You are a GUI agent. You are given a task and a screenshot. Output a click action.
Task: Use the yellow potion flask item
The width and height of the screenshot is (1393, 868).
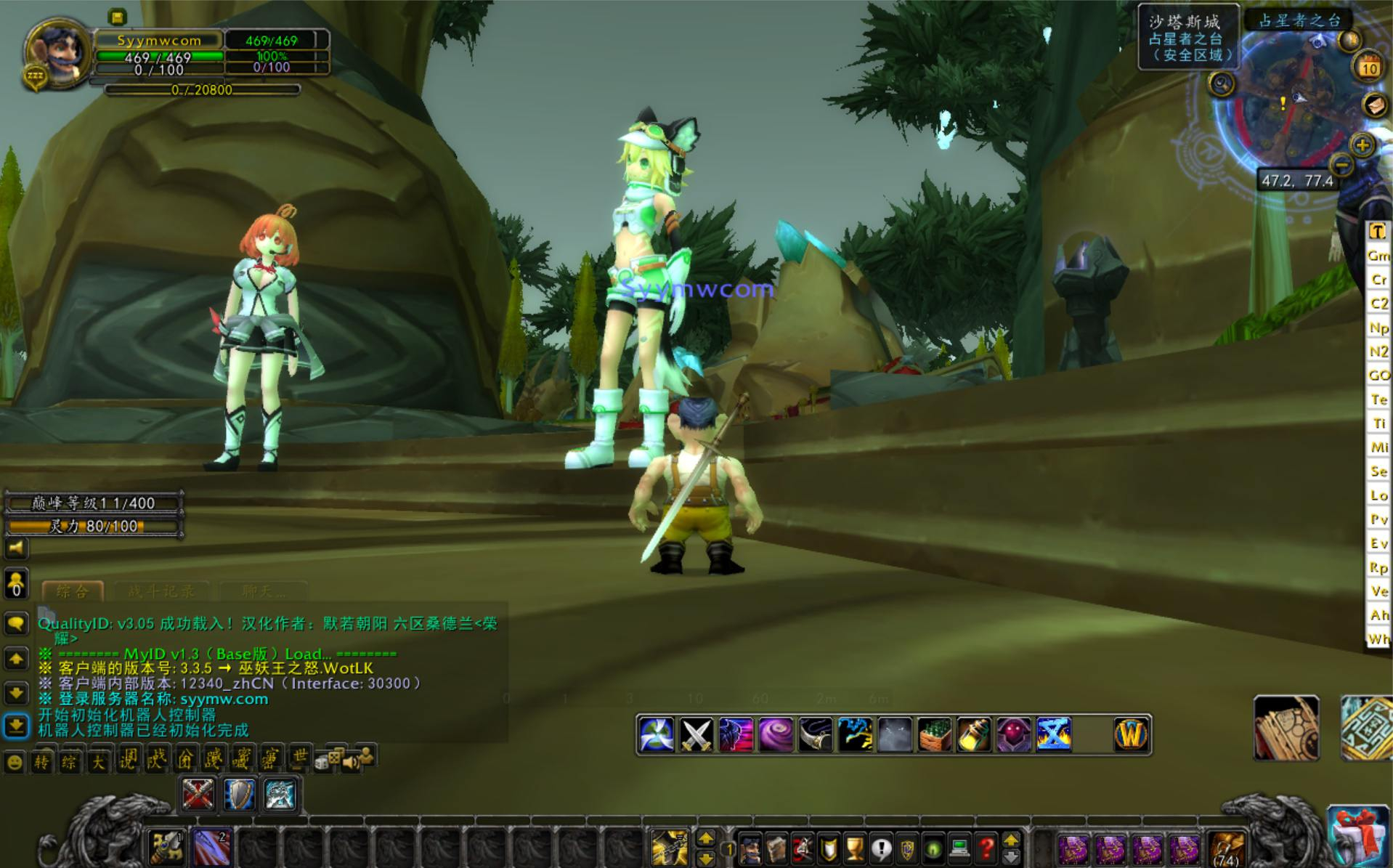[x=974, y=735]
